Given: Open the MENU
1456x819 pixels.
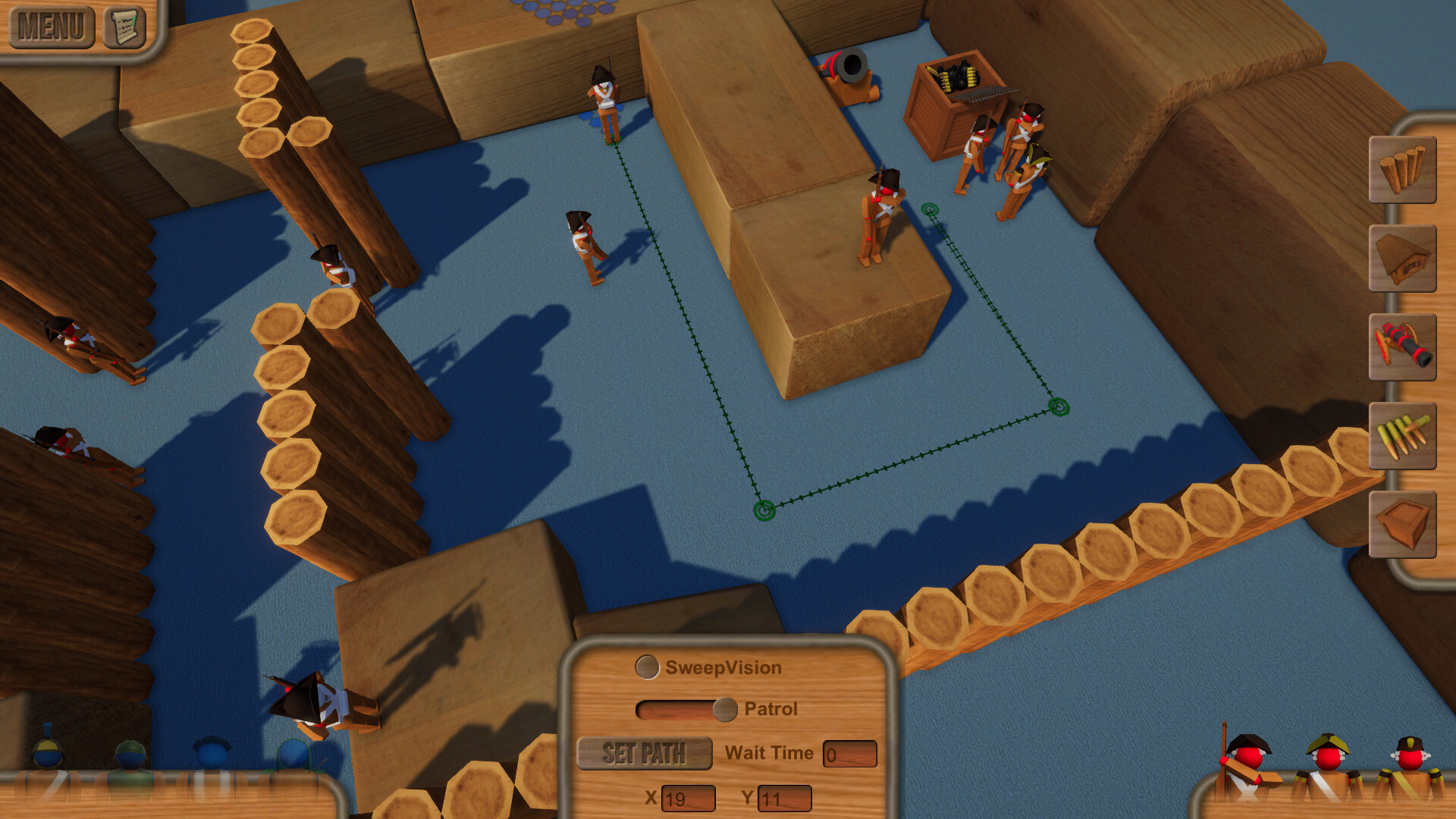Looking at the screenshot, I should (x=50, y=26).
